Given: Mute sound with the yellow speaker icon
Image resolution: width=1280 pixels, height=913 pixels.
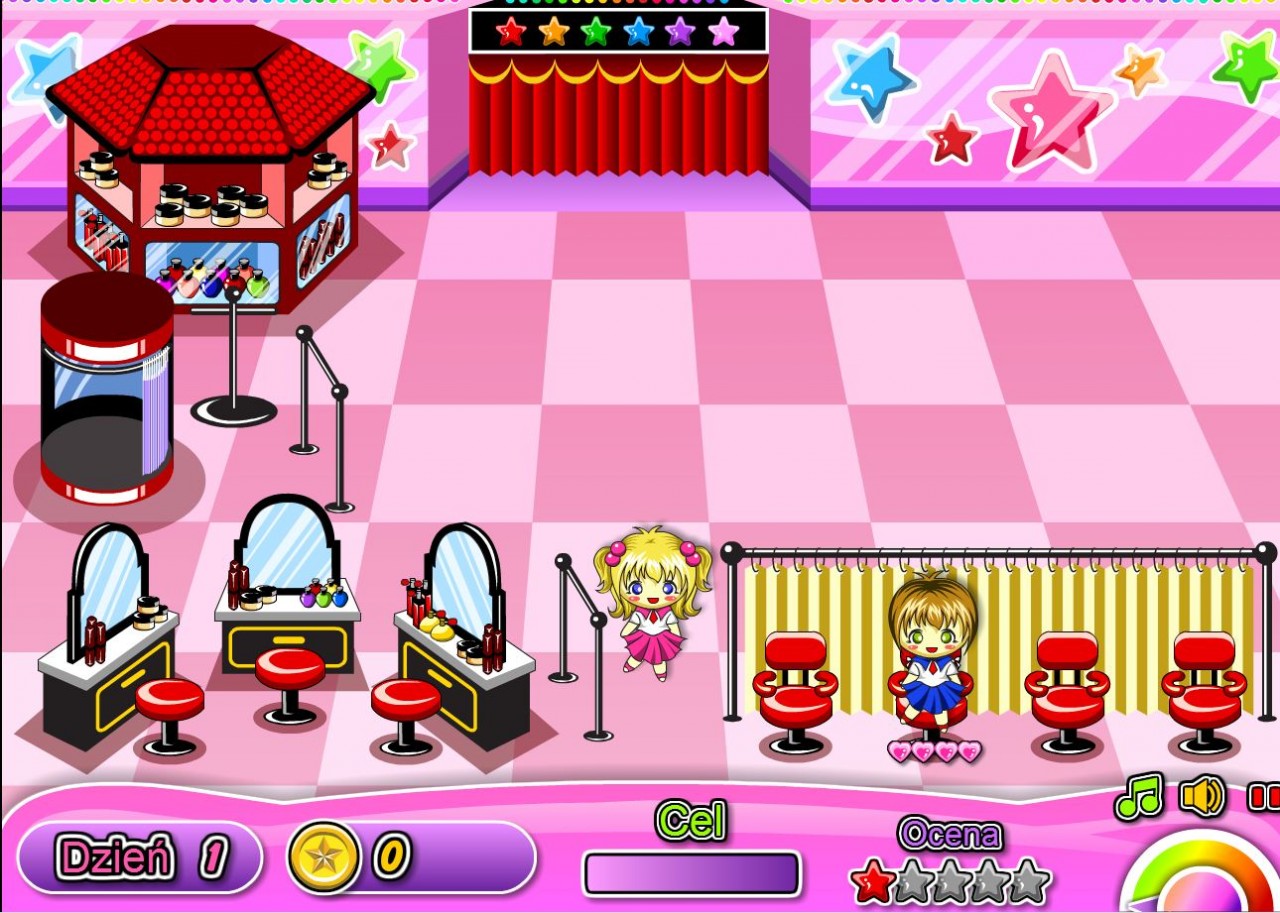Looking at the screenshot, I should 1202,796.
